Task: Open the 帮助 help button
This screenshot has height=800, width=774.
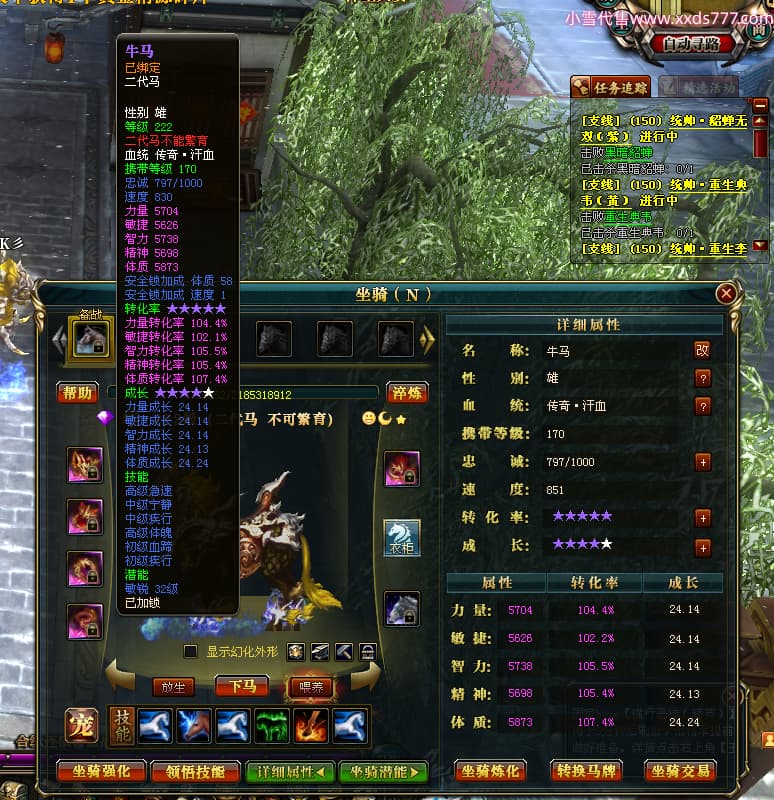Action: [77, 393]
